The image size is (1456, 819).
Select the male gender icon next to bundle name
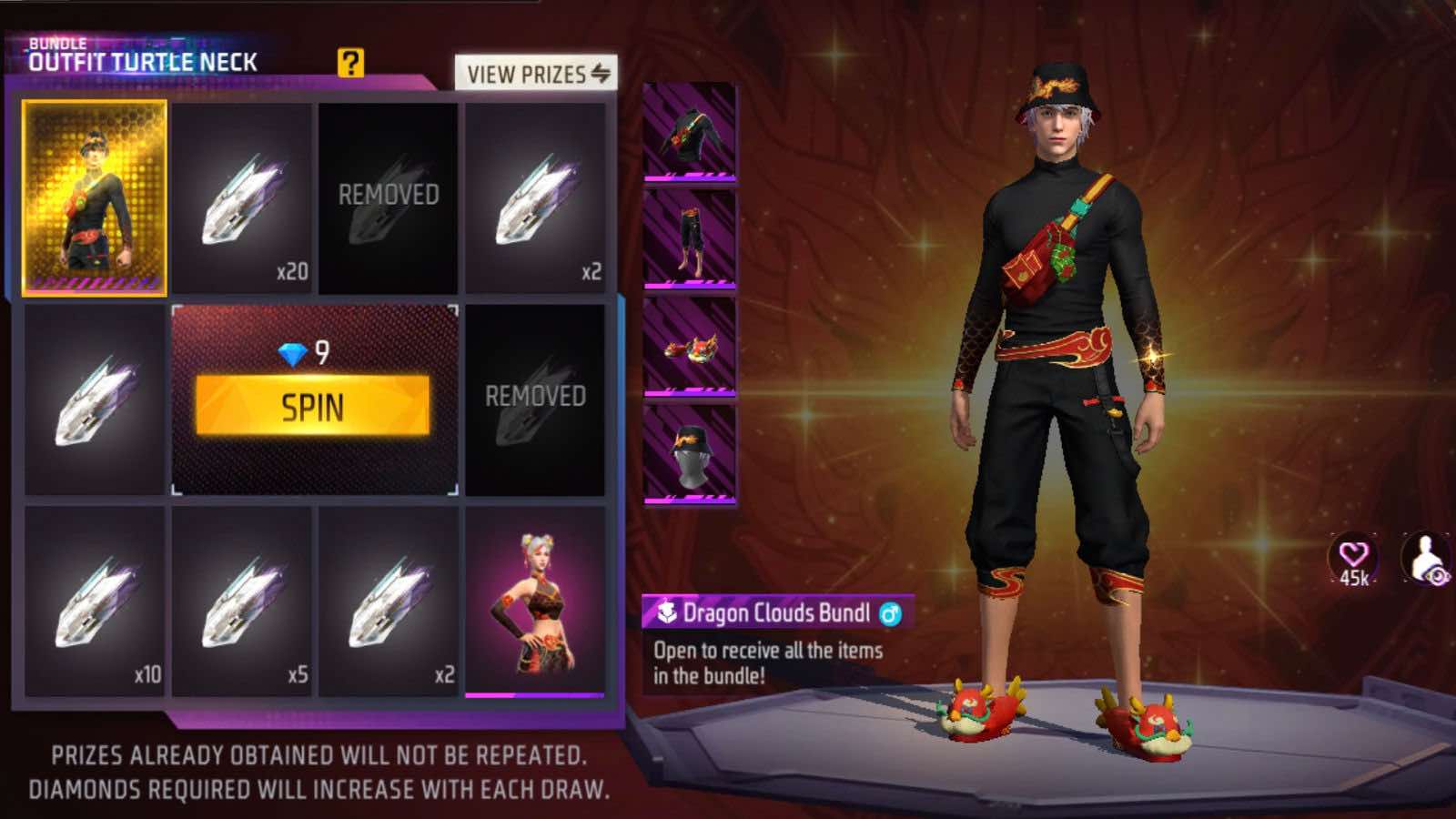(x=889, y=614)
